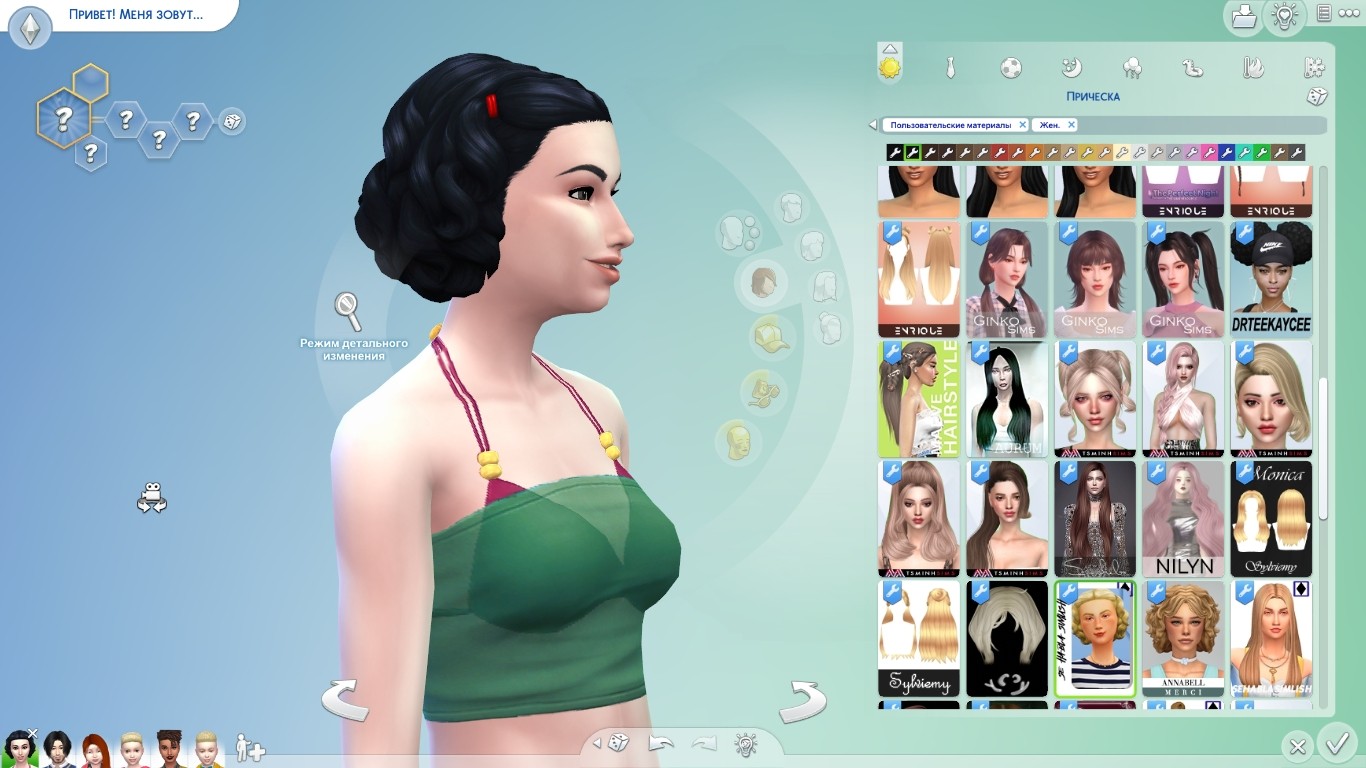The height and width of the screenshot is (768, 1366).
Task: Cancel with the X button beside the checkmark
Action: [1297, 746]
